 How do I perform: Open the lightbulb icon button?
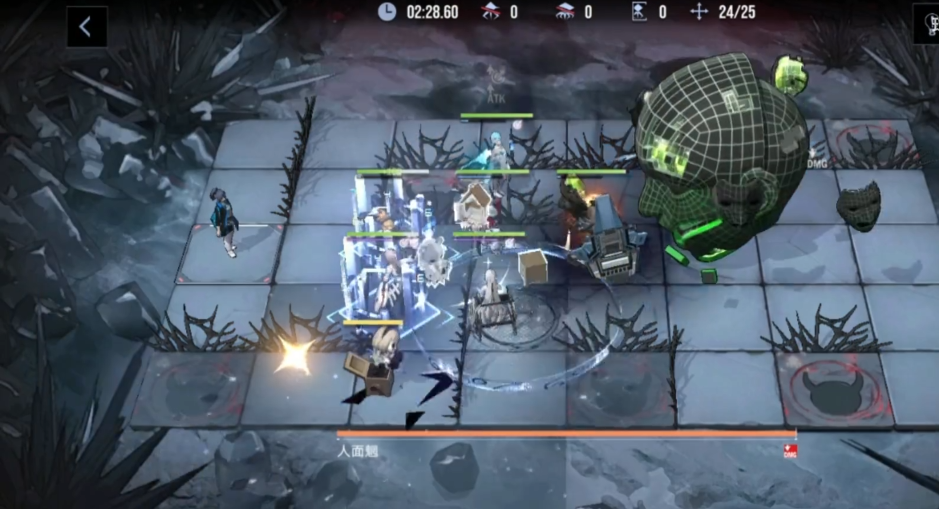(x=928, y=25)
